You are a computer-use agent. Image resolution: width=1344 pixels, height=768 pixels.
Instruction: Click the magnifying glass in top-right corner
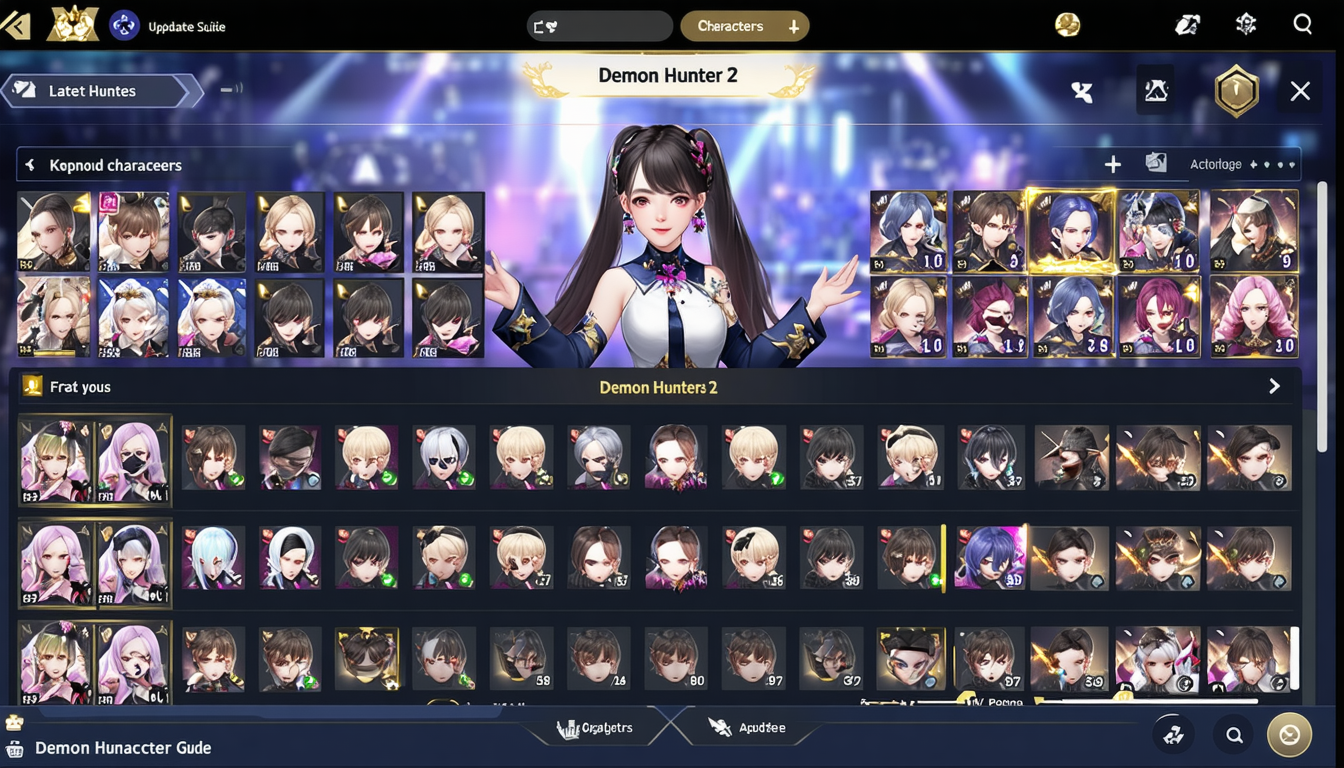(1302, 25)
